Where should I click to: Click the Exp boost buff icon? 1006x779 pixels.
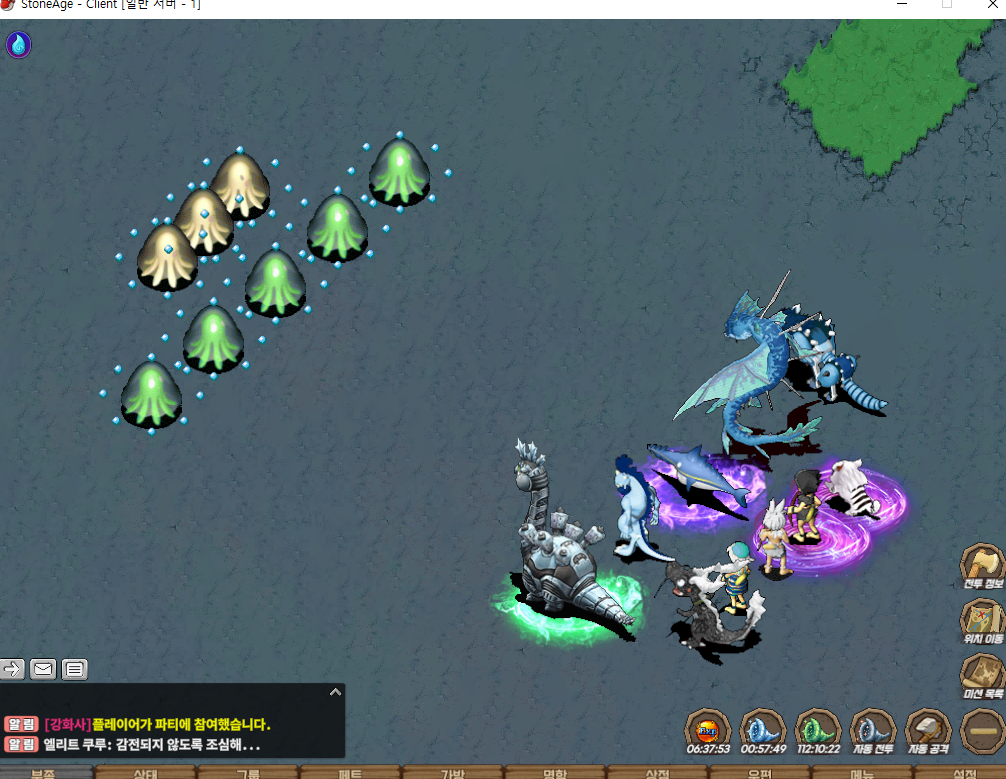point(707,729)
